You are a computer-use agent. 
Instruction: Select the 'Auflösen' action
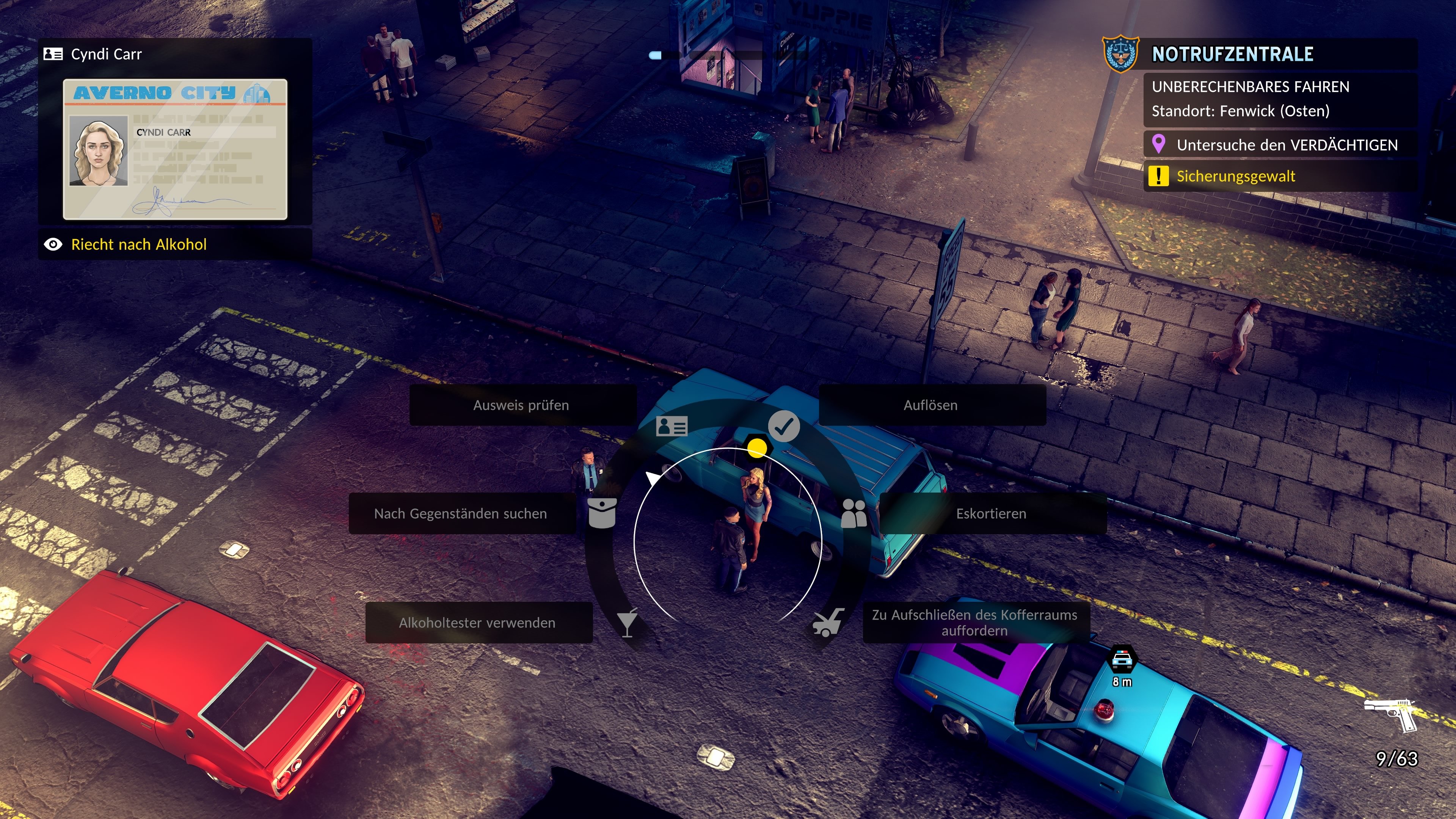pyautogui.click(x=930, y=405)
